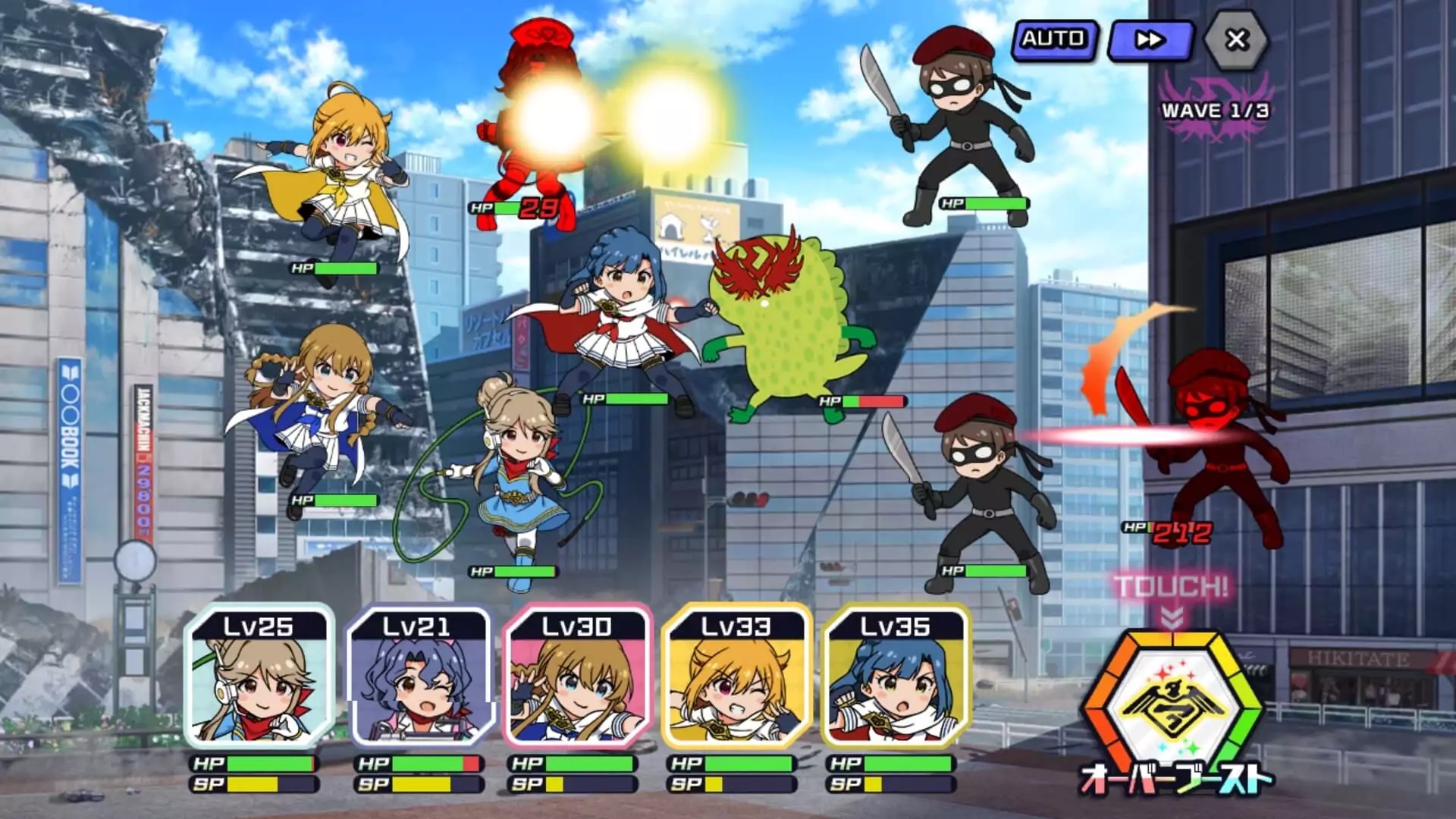Close the battle with the X button

pyautogui.click(x=1236, y=40)
